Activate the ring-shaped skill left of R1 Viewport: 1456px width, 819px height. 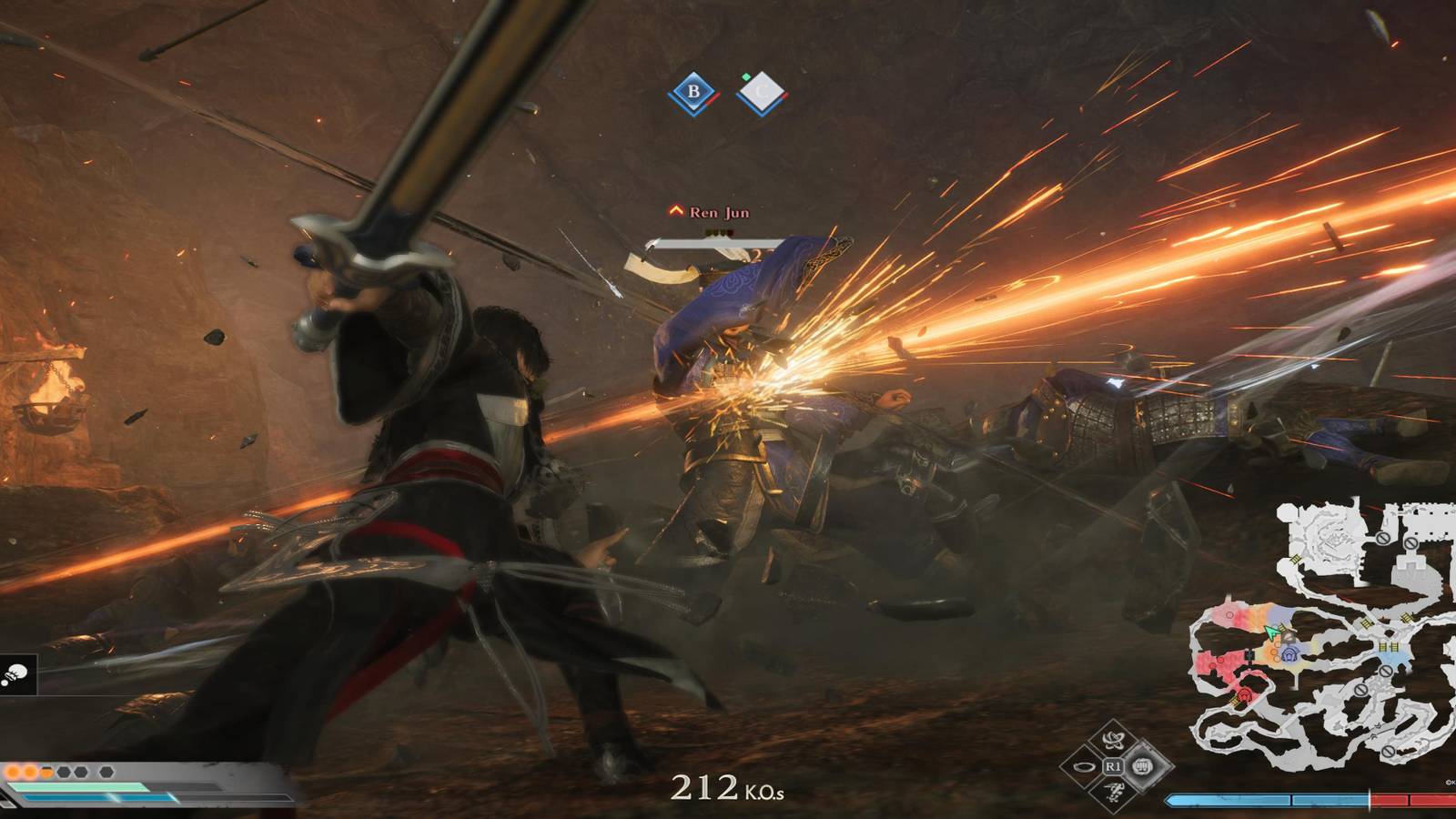[x=1084, y=767]
